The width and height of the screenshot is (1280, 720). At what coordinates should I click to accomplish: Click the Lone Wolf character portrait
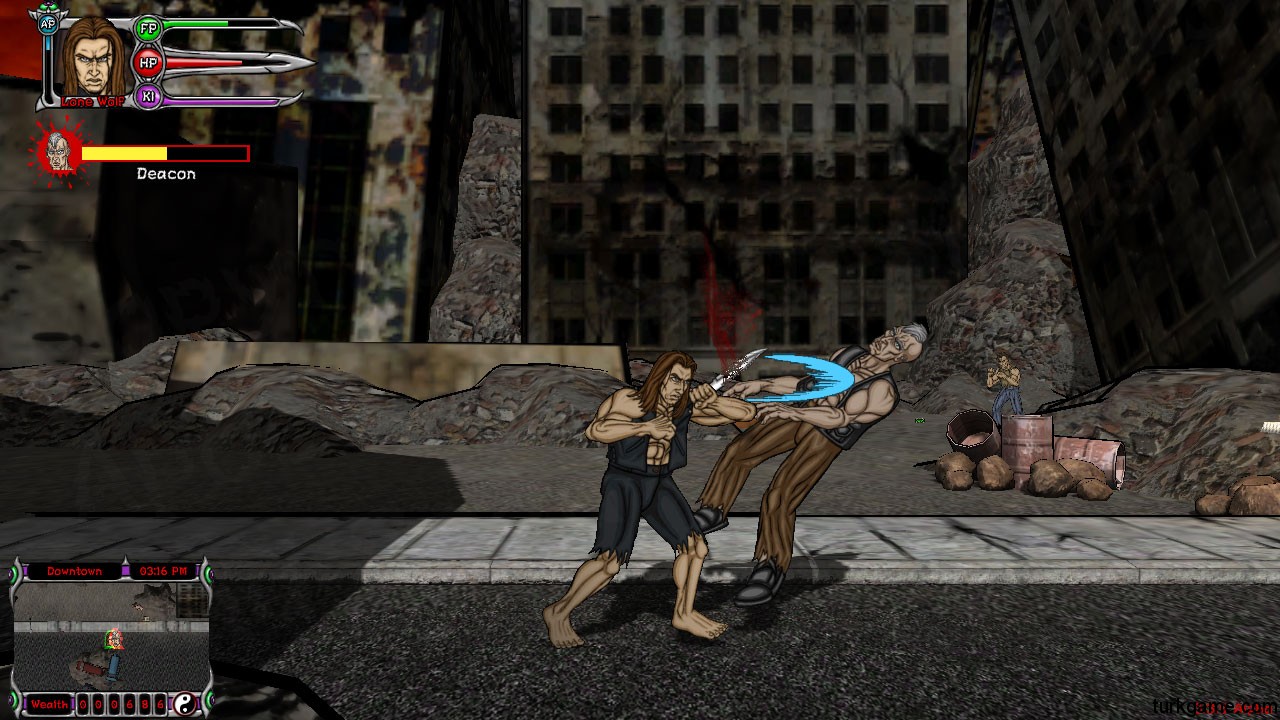(x=93, y=58)
